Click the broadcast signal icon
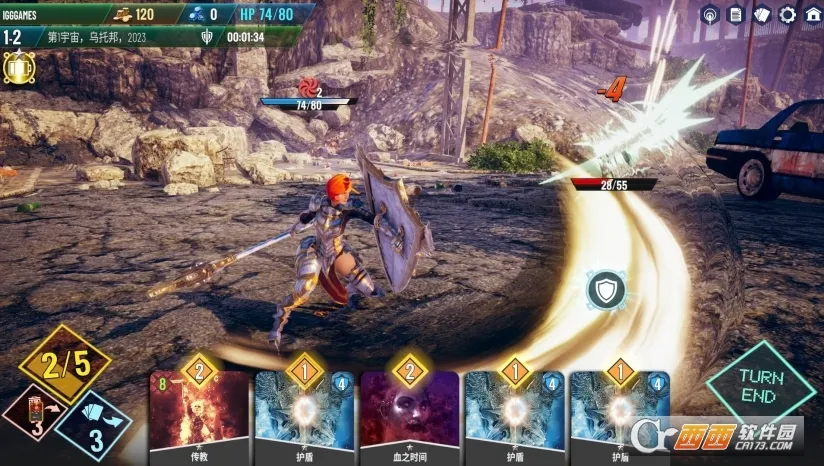Viewport: 824px width, 466px height. (710, 15)
